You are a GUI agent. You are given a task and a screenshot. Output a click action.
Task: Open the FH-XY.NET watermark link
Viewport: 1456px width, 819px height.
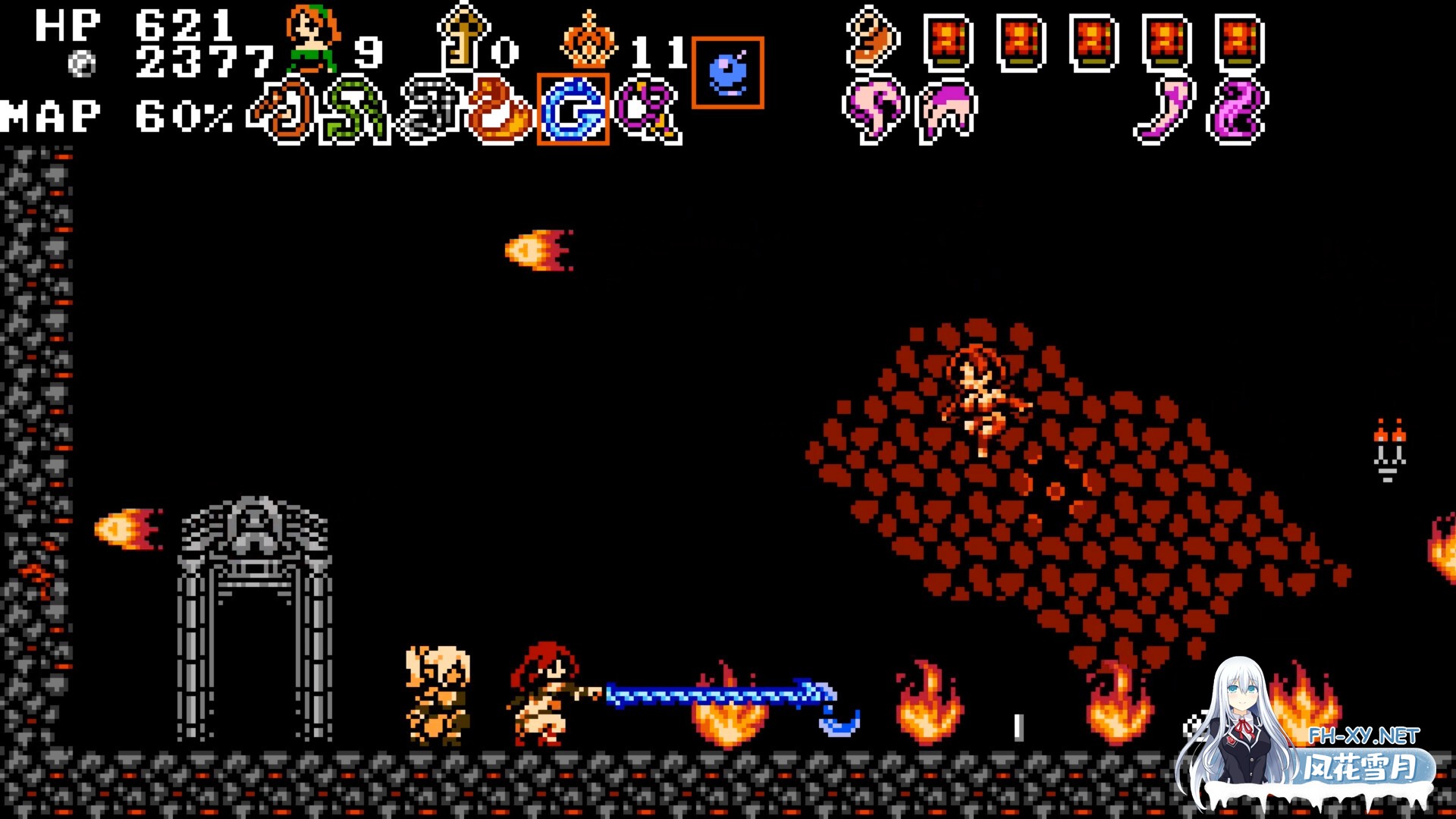[1363, 736]
